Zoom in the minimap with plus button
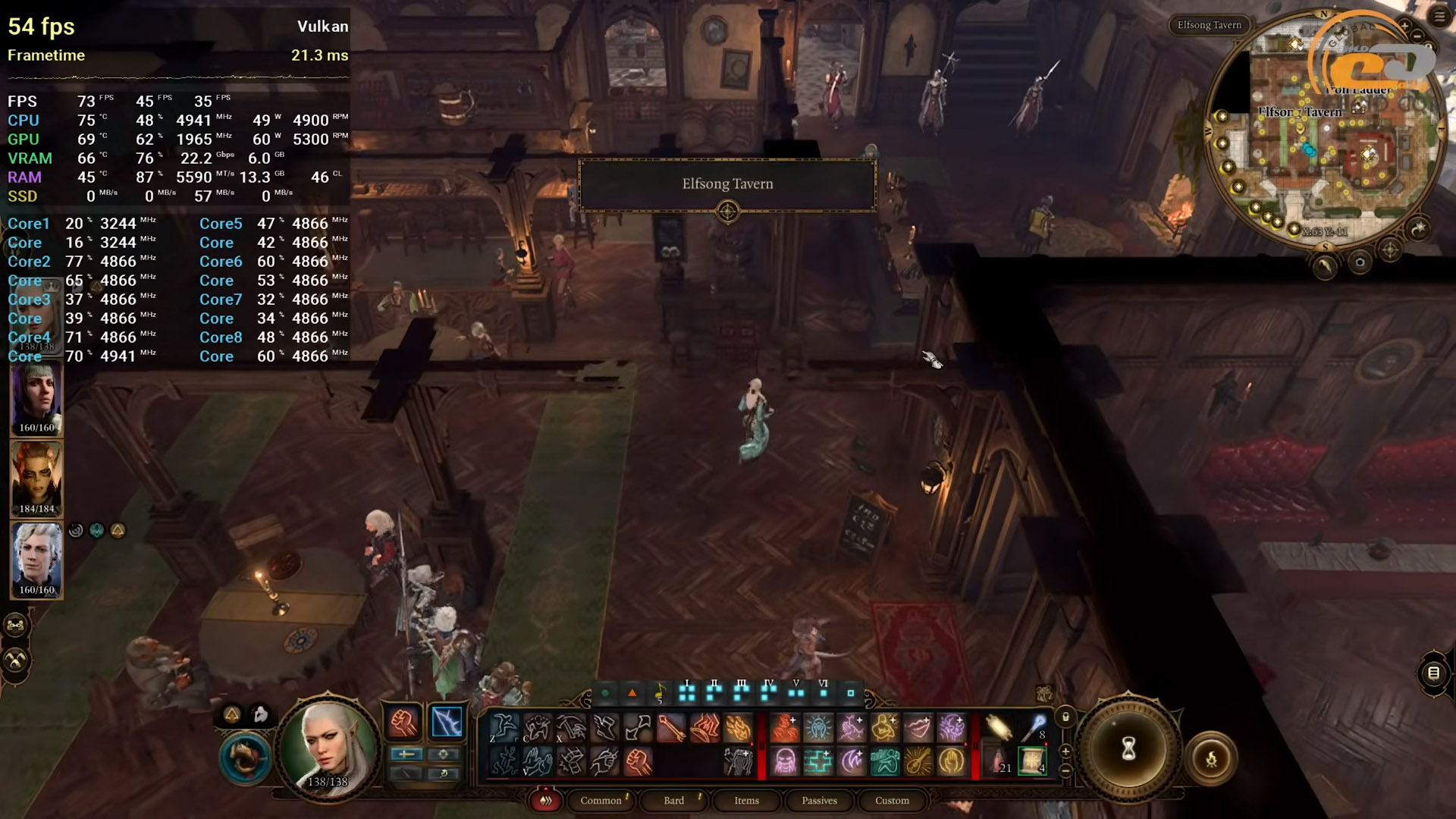The height and width of the screenshot is (819, 1456). [x=1404, y=27]
